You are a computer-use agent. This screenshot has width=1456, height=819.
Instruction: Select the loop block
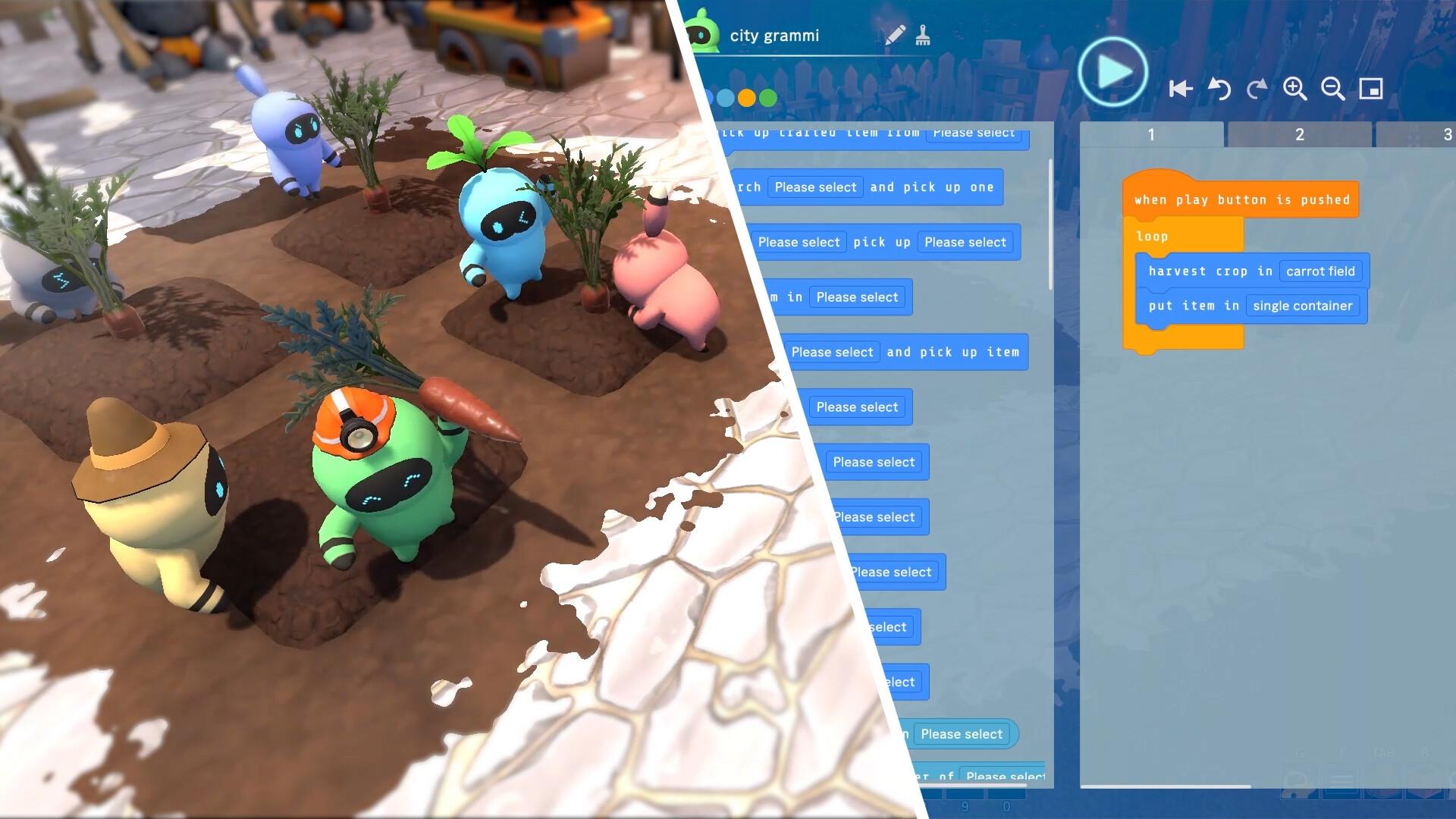(x=1152, y=237)
